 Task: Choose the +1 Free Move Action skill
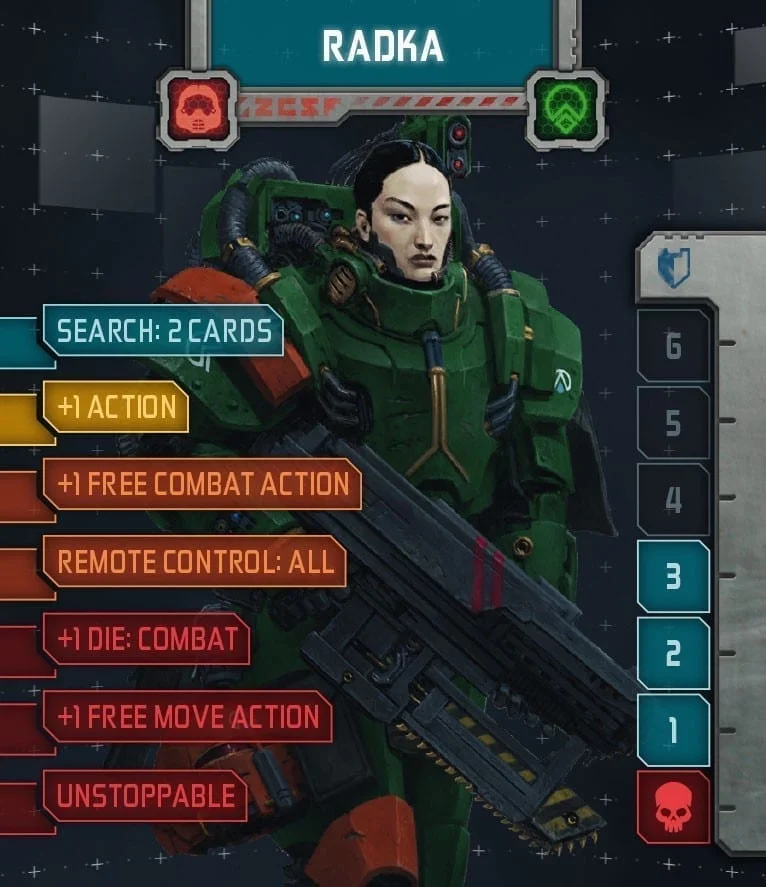click(x=187, y=716)
